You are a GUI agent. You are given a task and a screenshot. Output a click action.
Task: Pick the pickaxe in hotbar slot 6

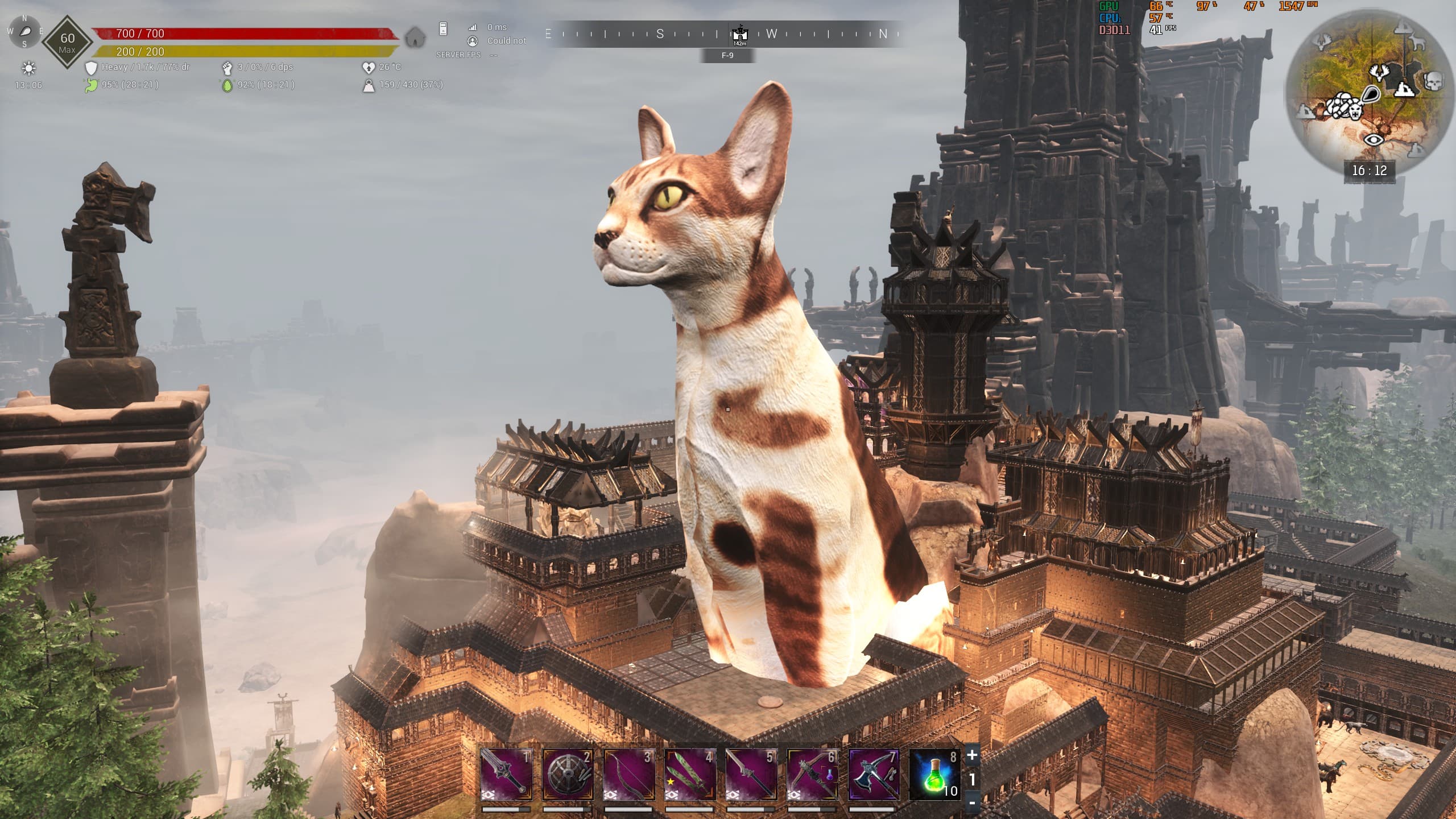(x=812, y=774)
